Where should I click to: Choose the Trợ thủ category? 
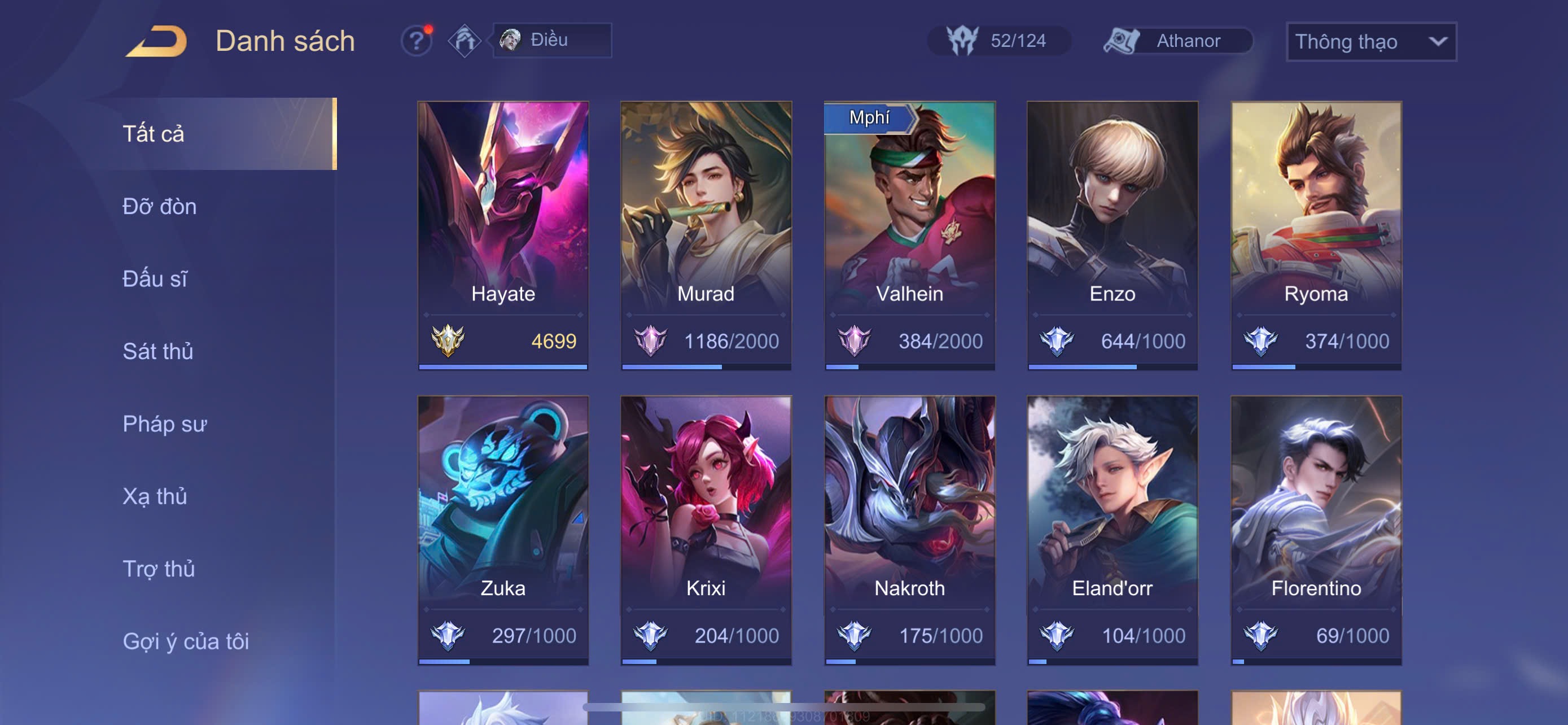pyautogui.click(x=158, y=569)
